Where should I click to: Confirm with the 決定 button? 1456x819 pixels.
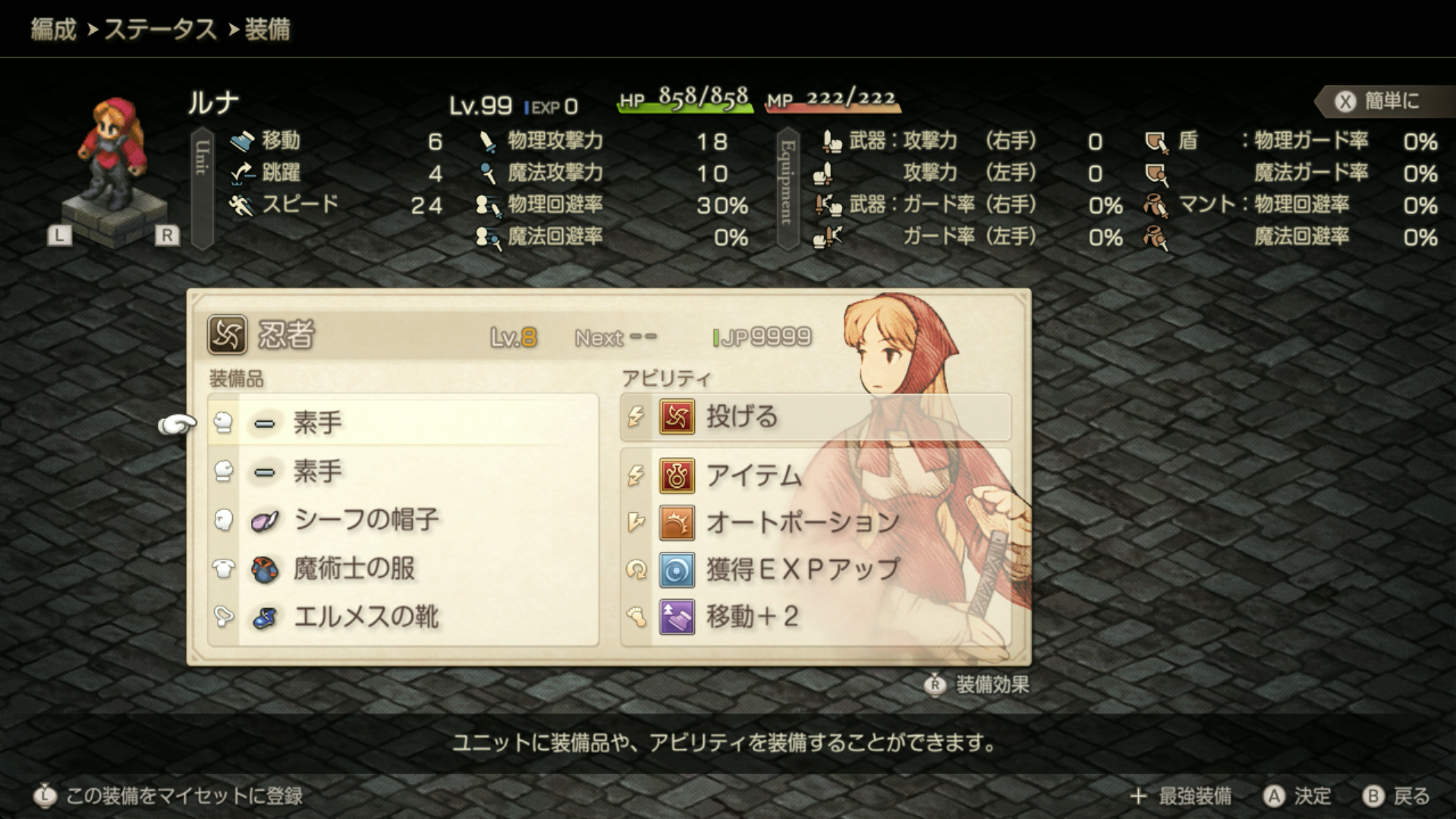click(x=1297, y=795)
